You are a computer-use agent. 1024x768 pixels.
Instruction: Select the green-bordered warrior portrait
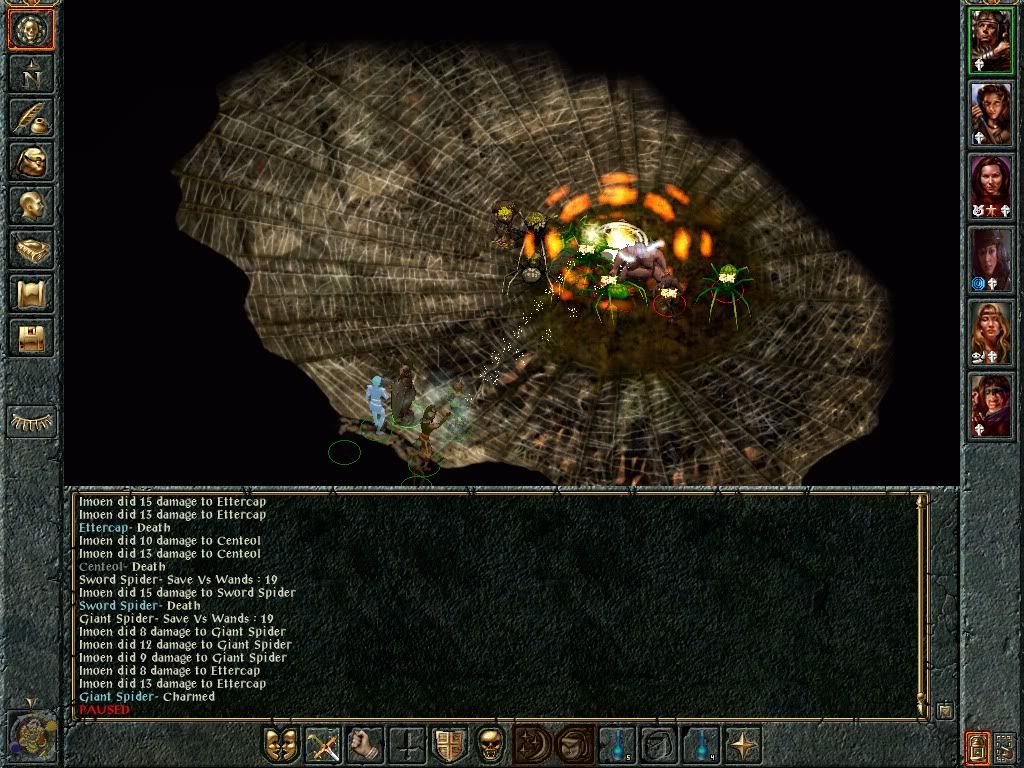(x=991, y=42)
